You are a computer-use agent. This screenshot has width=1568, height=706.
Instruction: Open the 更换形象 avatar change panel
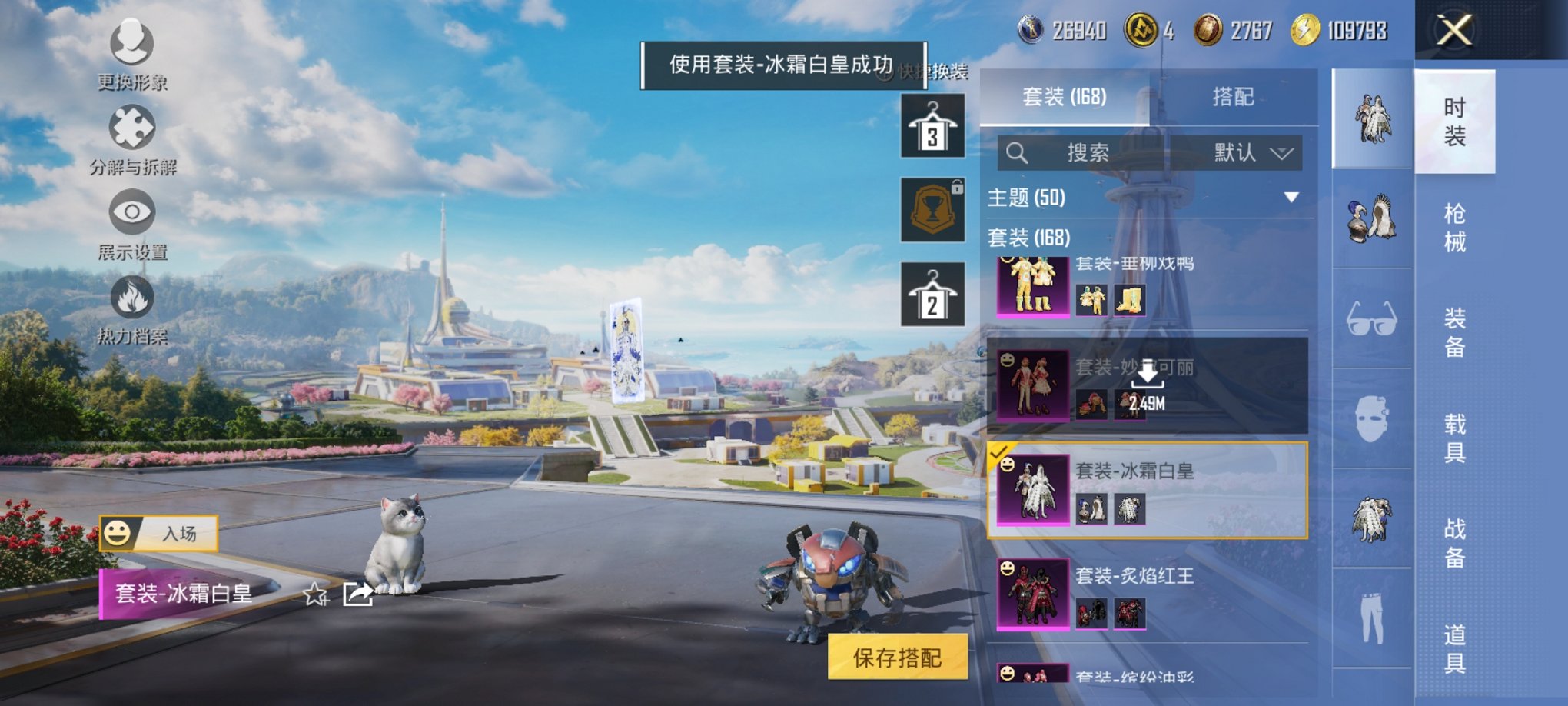pyautogui.click(x=131, y=54)
